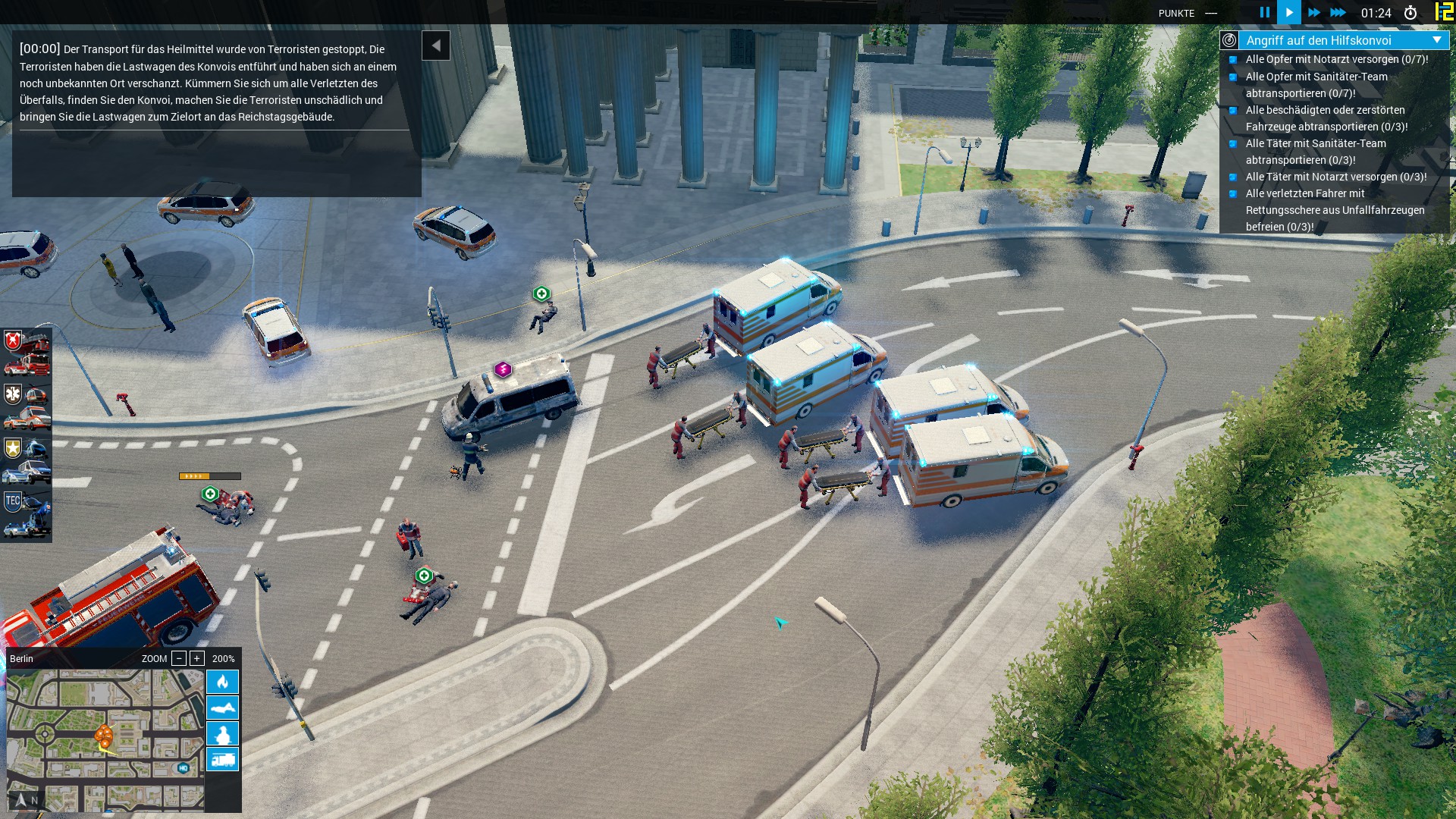1456x819 pixels.
Task: Select the fire department vehicle category
Action: pos(12,341)
